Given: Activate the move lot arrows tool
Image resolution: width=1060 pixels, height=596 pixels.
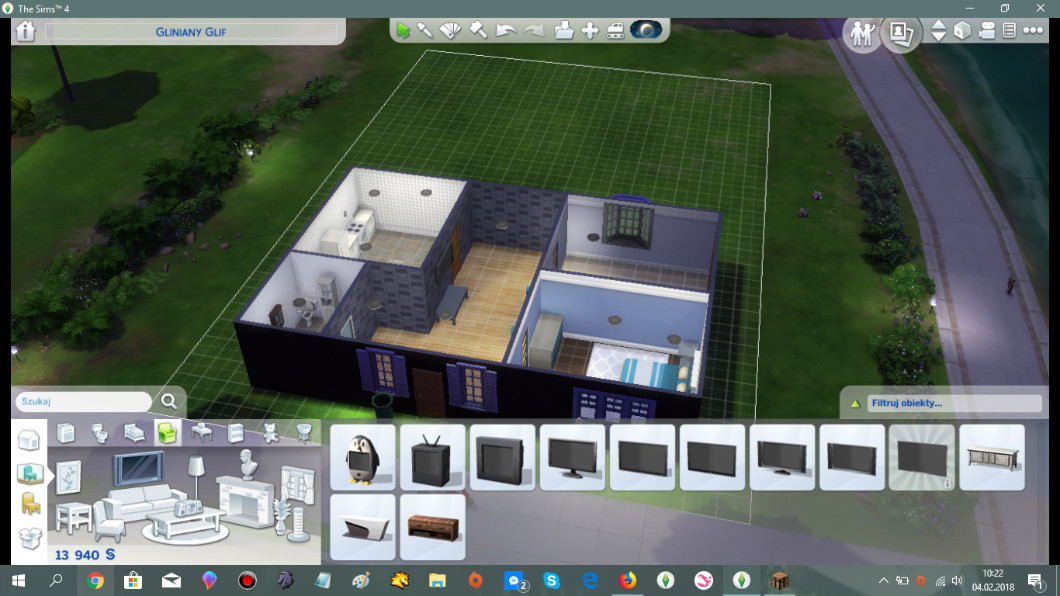Looking at the screenshot, I should click(590, 30).
